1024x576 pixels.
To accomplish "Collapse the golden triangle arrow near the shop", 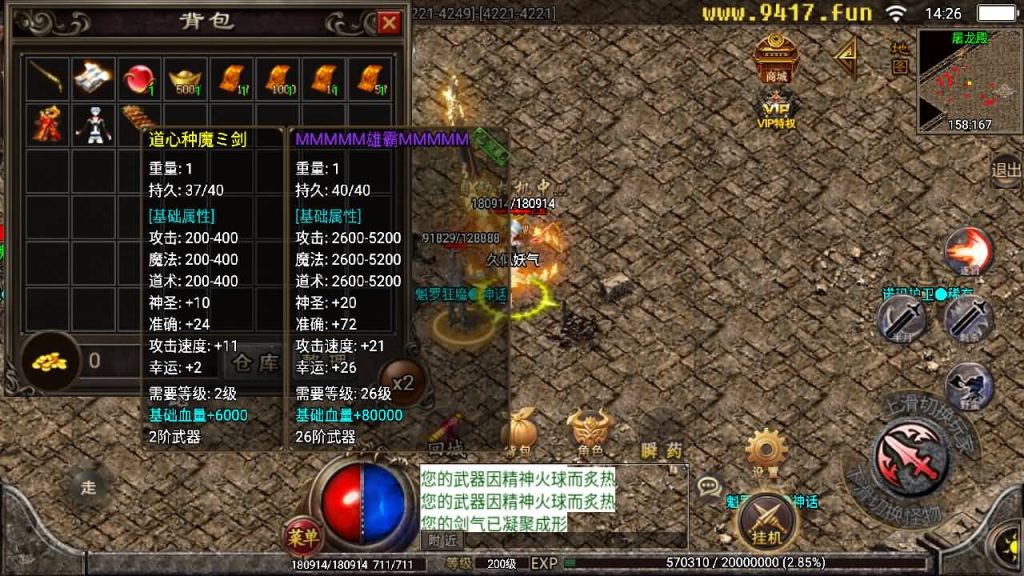I will pyautogui.click(x=847, y=58).
